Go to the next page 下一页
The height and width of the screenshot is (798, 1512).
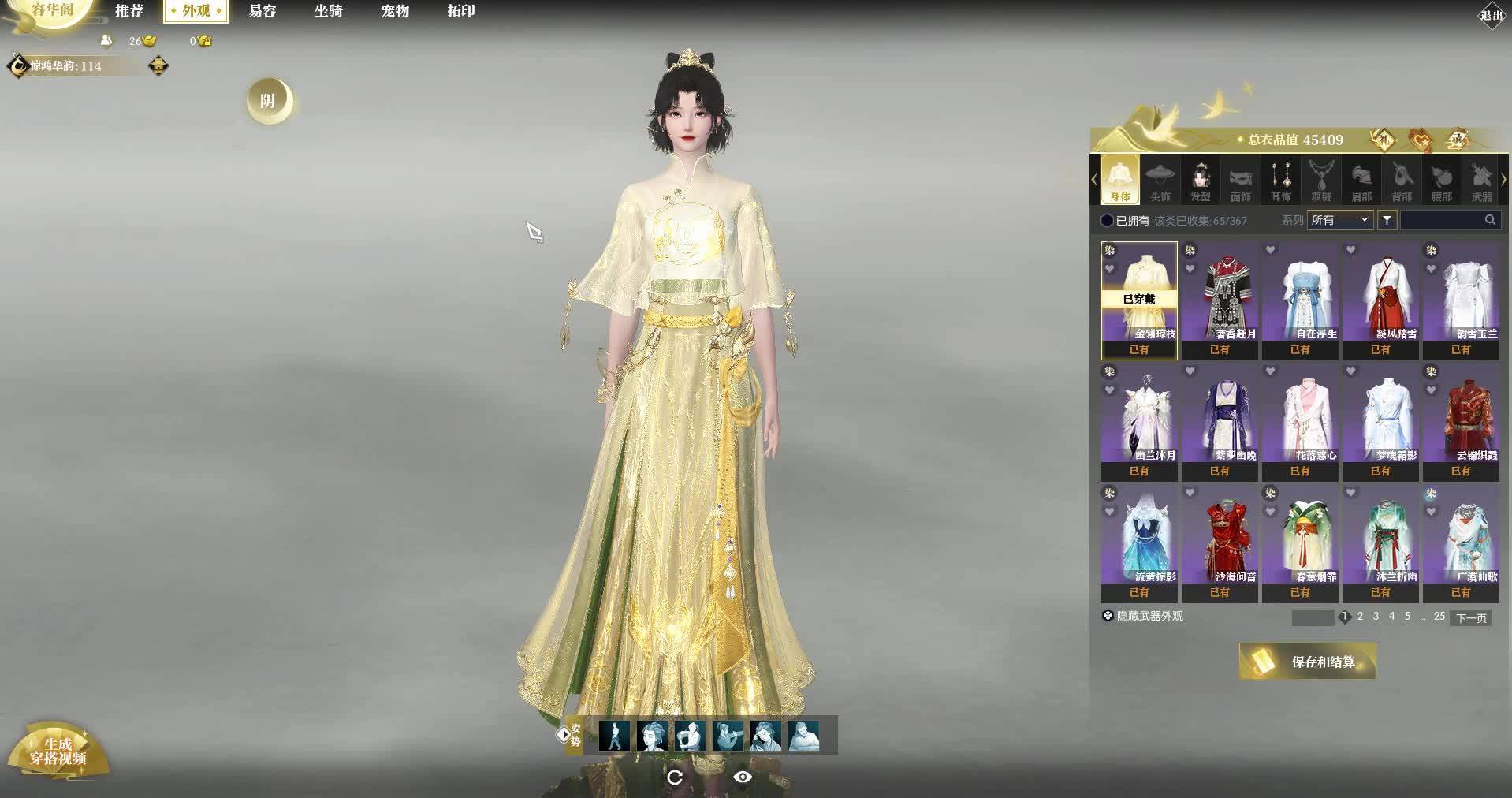tap(1471, 617)
